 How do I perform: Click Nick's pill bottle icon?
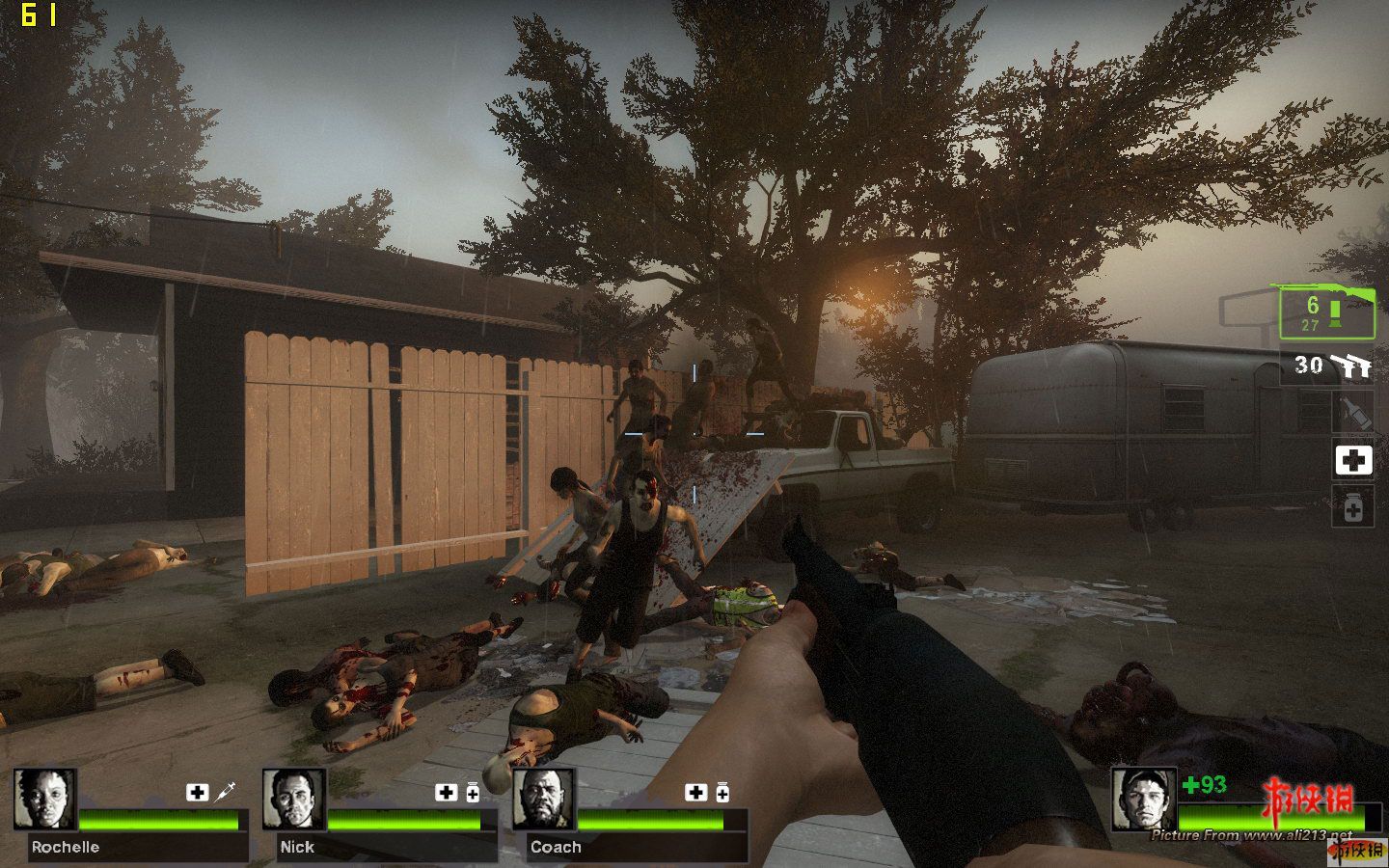(473, 793)
